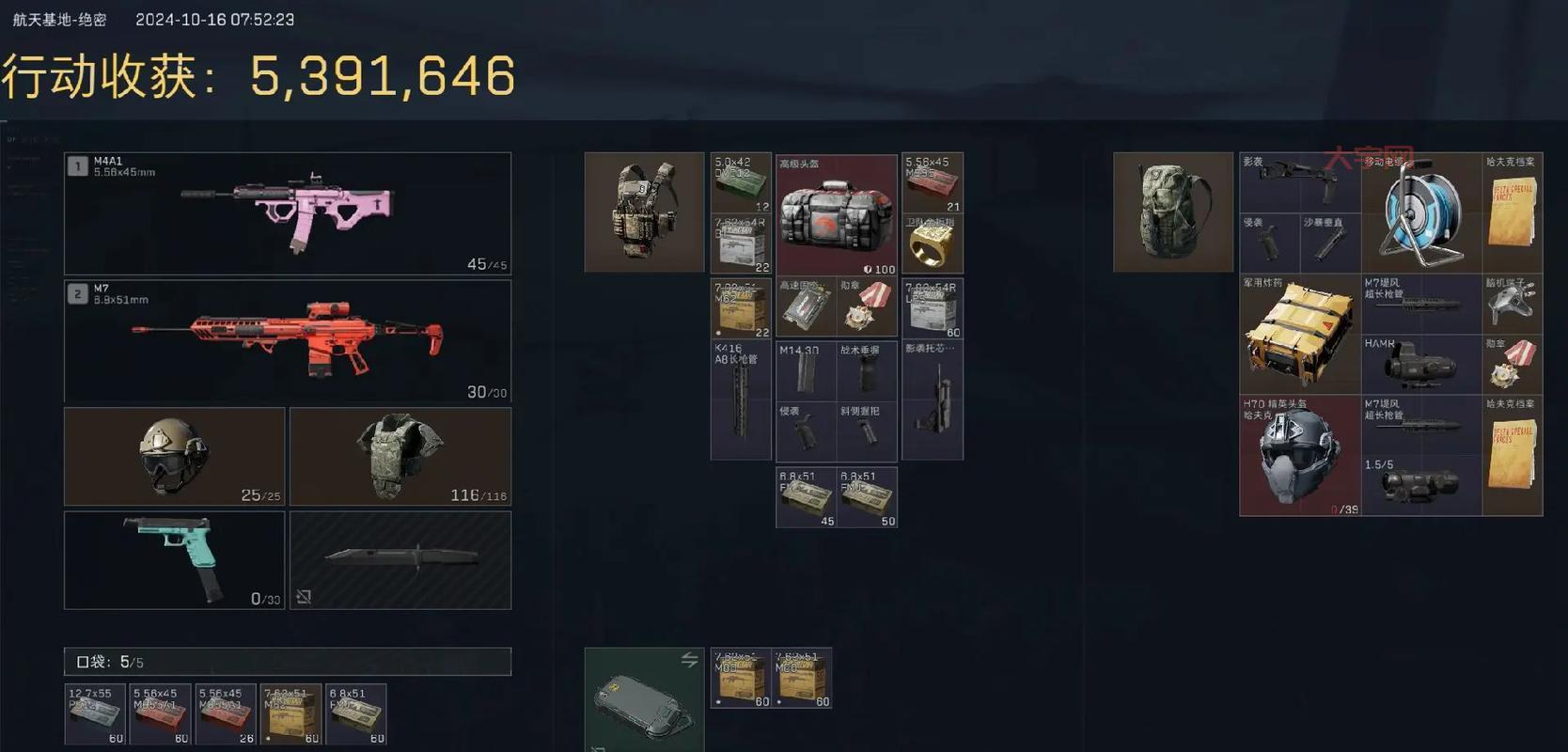This screenshot has height=752, width=1568.
Task: Select the red M7 rifle slot
Action: coord(288,340)
